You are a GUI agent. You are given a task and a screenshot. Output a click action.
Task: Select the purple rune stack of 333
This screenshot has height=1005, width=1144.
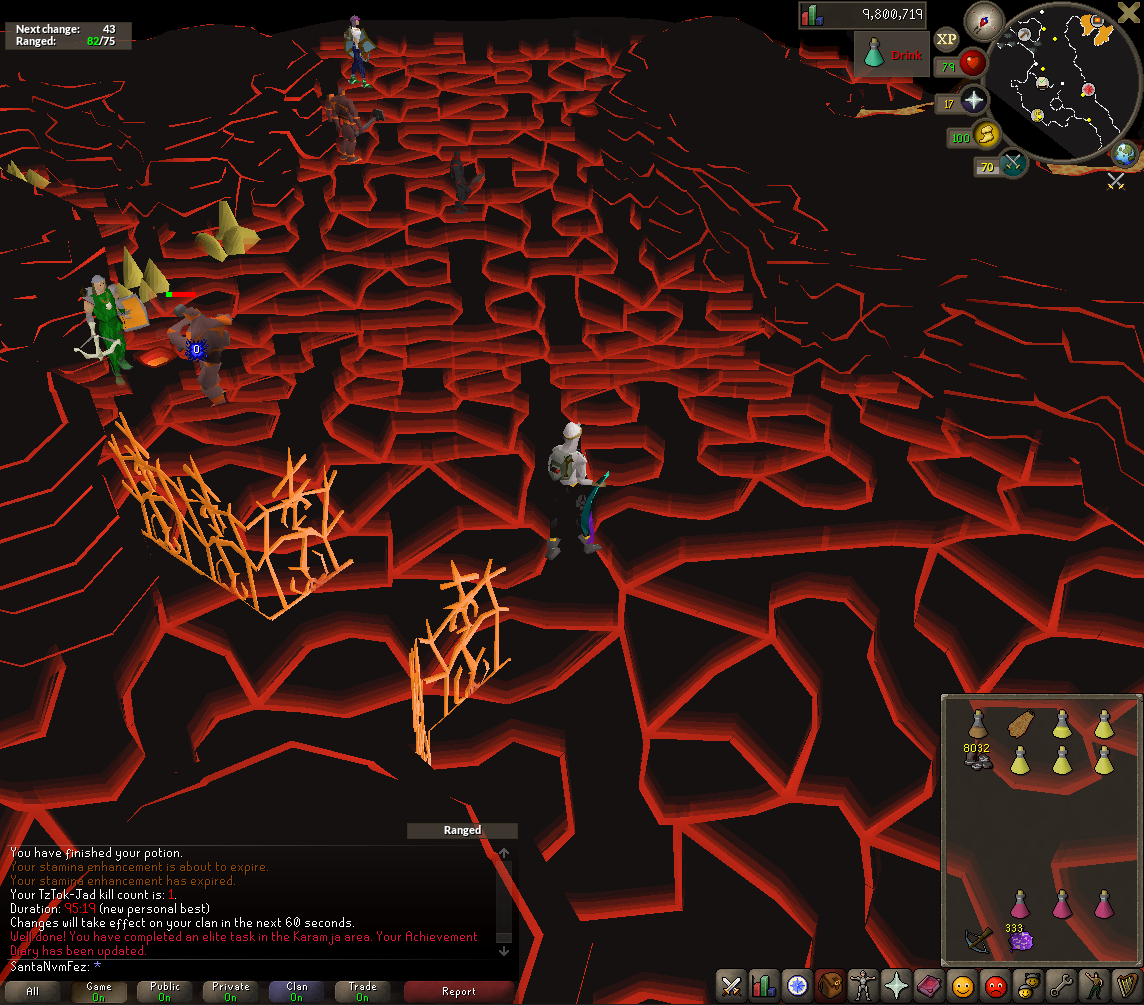point(1021,940)
